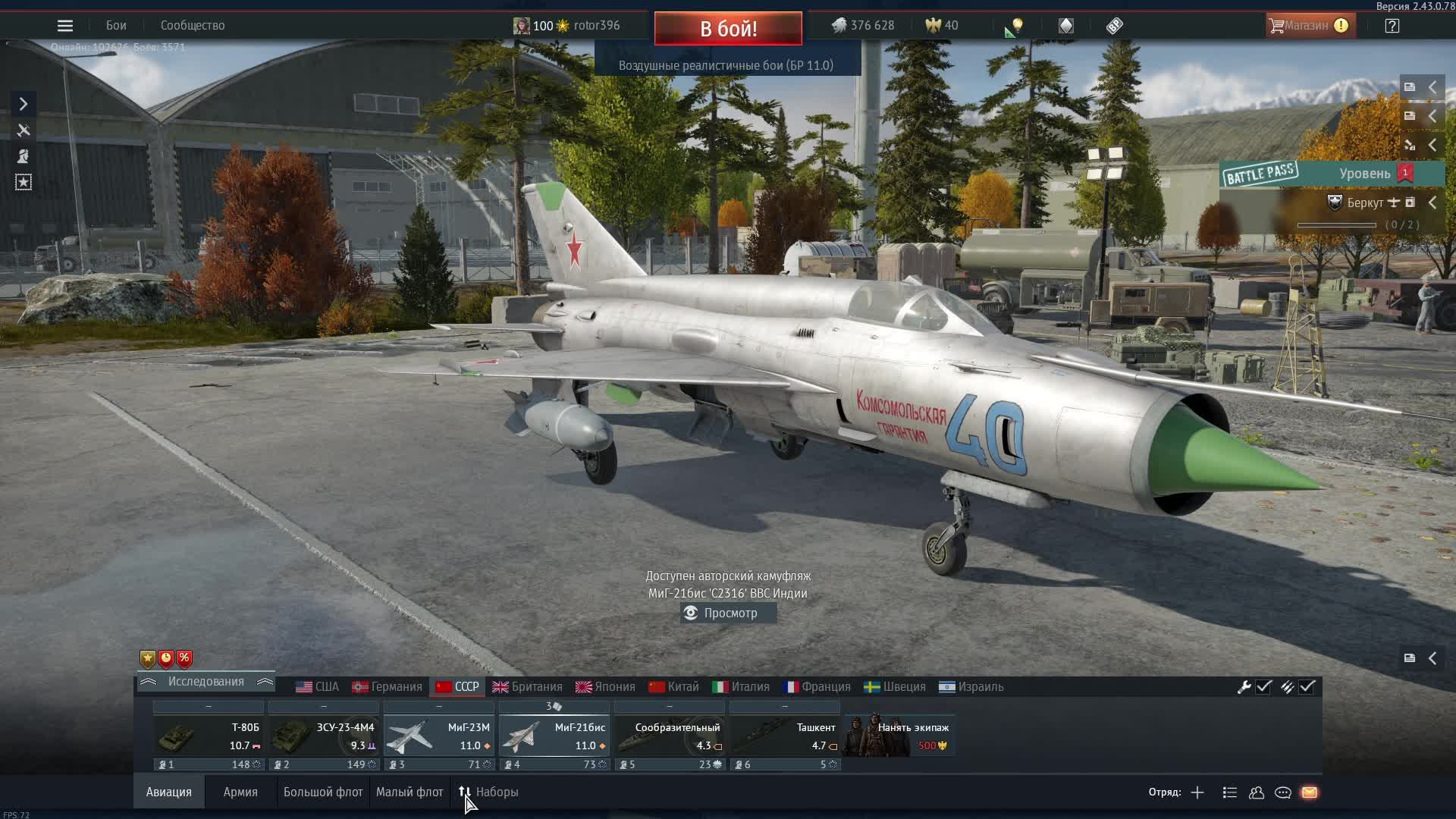Image resolution: width=1456 pixels, height=819 pixels.
Task: Start the match with the В бой! button
Action: [x=728, y=29]
